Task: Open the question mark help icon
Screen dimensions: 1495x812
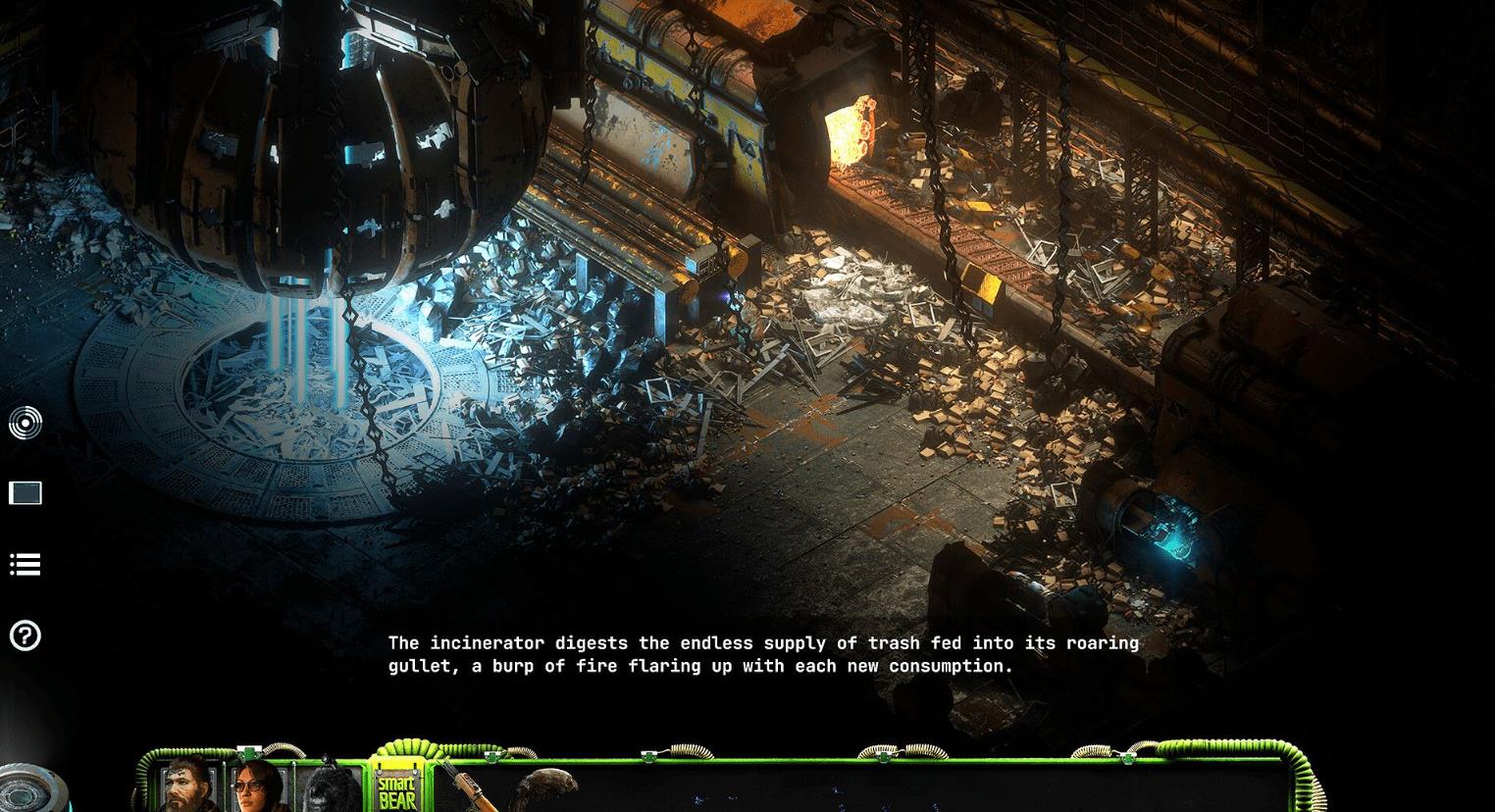Action: click(26, 635)
